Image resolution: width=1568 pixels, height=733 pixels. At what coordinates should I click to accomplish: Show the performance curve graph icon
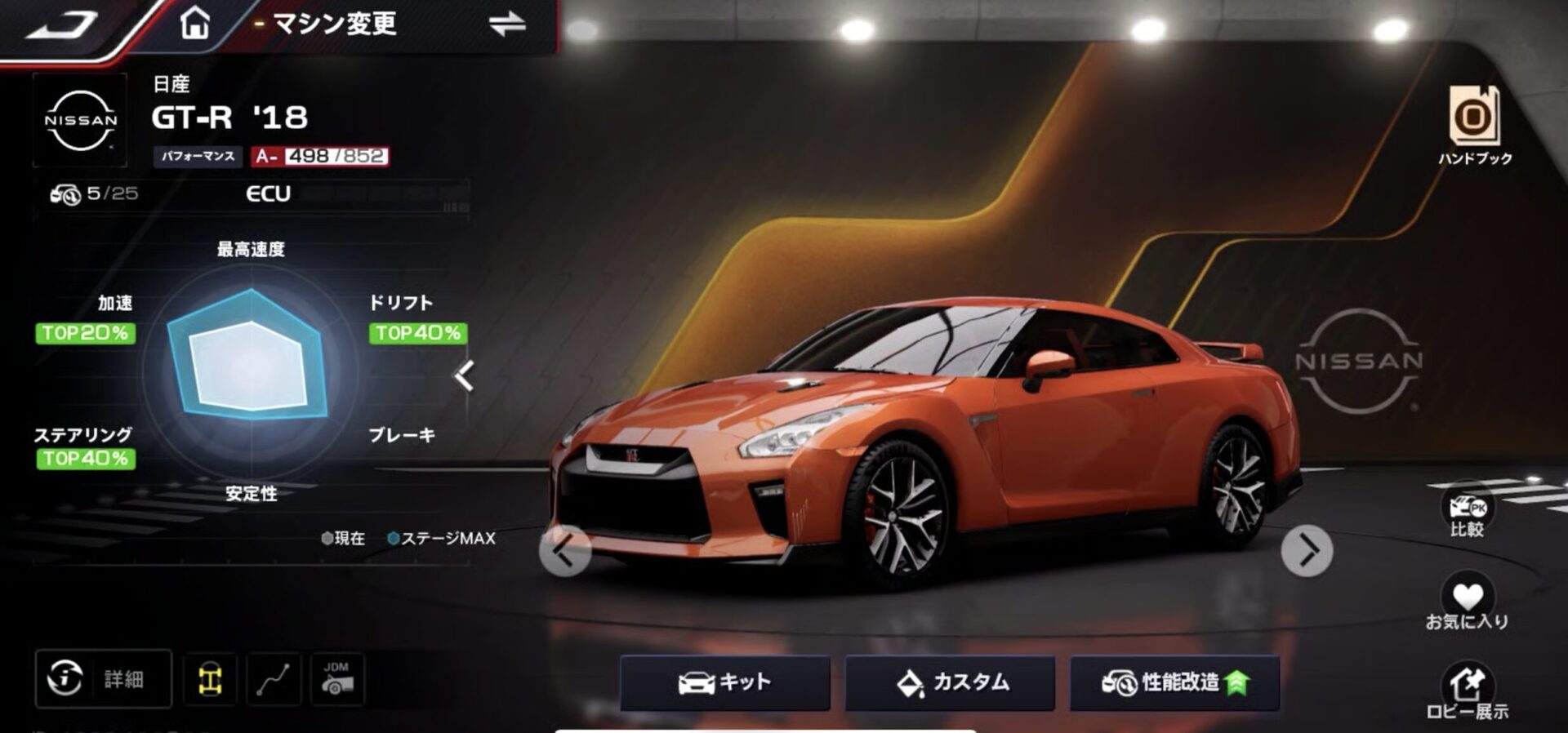273,679
